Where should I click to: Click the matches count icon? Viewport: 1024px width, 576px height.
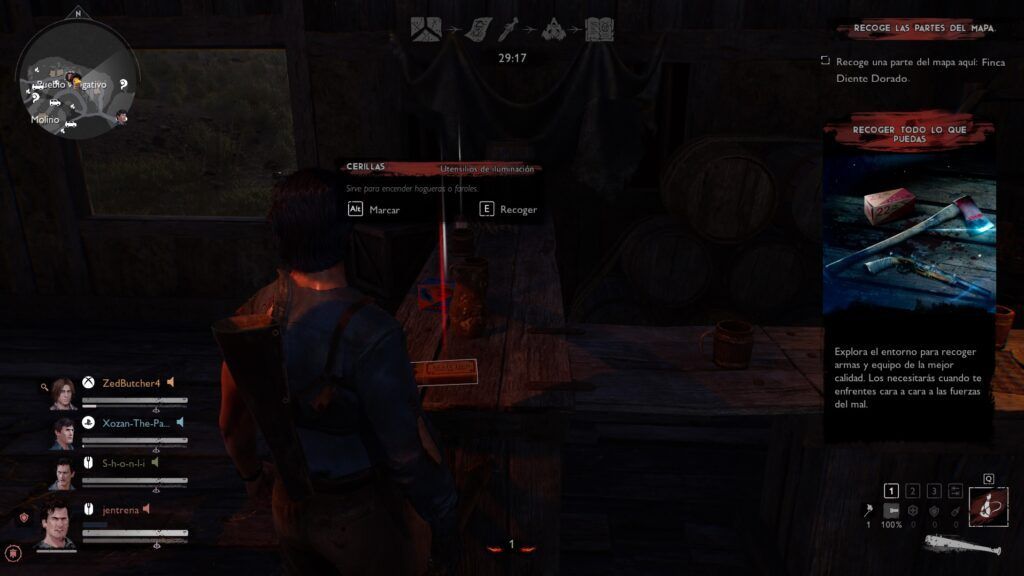coord(868,511)
